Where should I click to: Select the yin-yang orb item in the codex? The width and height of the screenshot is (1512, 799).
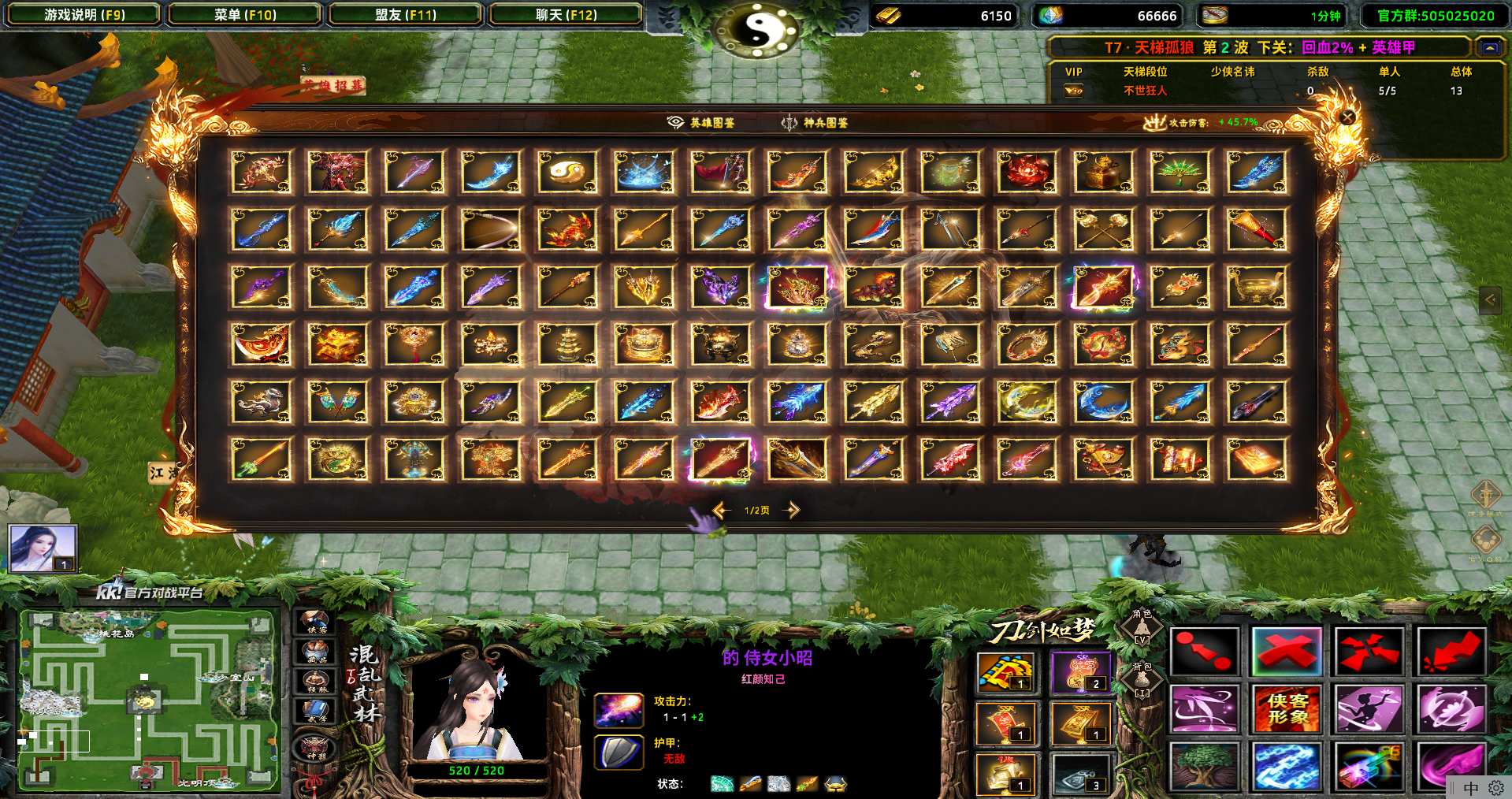click(x=567, y=172)
